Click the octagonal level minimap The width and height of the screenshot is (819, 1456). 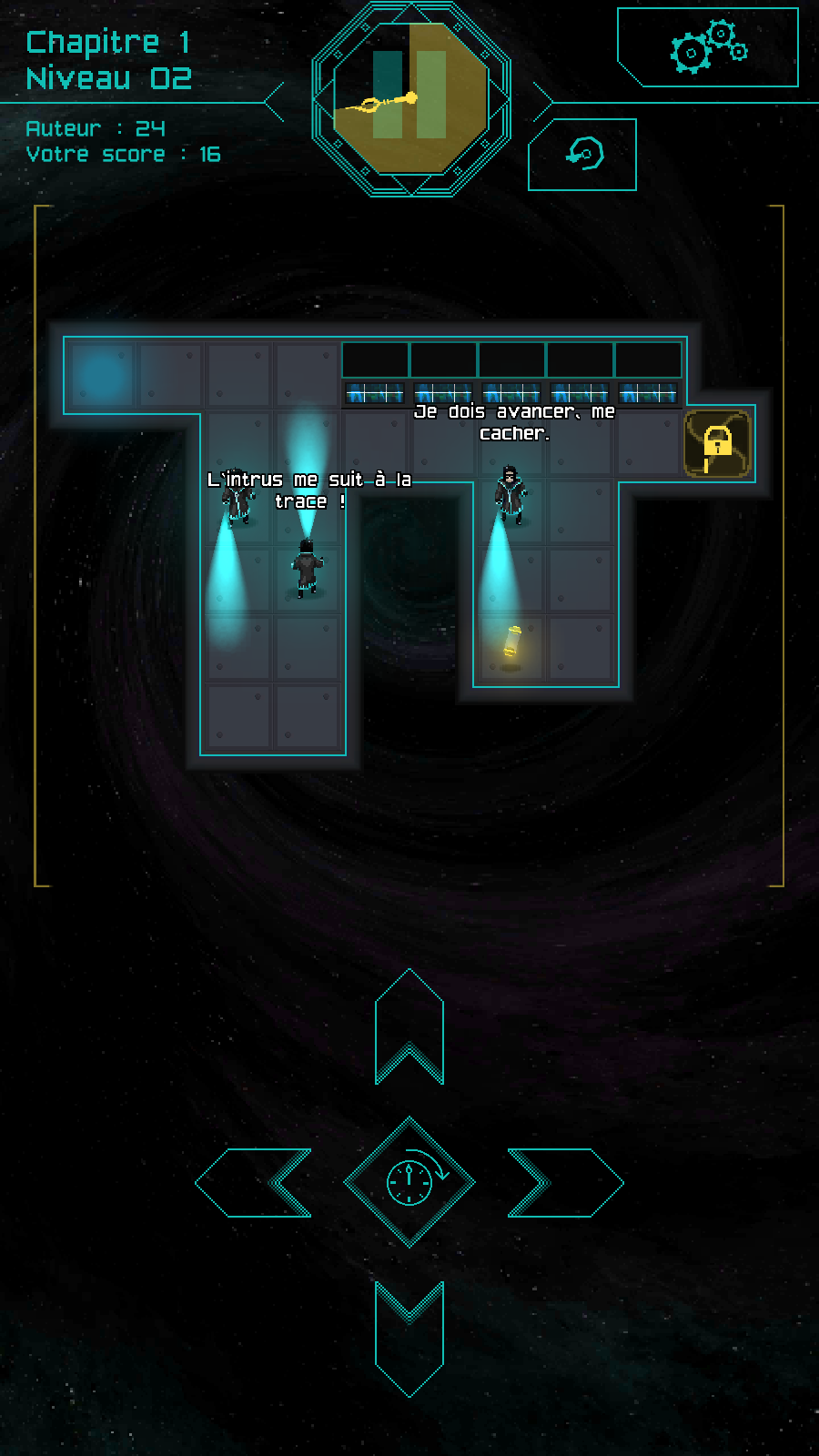point(411,98)
